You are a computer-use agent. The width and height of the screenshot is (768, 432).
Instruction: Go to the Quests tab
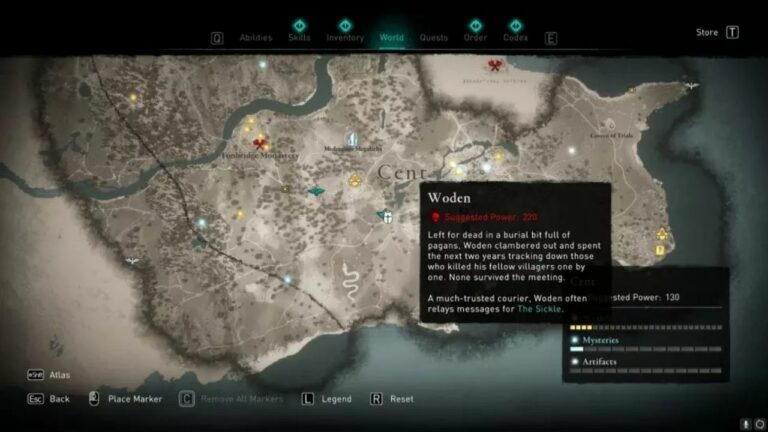point(433,38)
